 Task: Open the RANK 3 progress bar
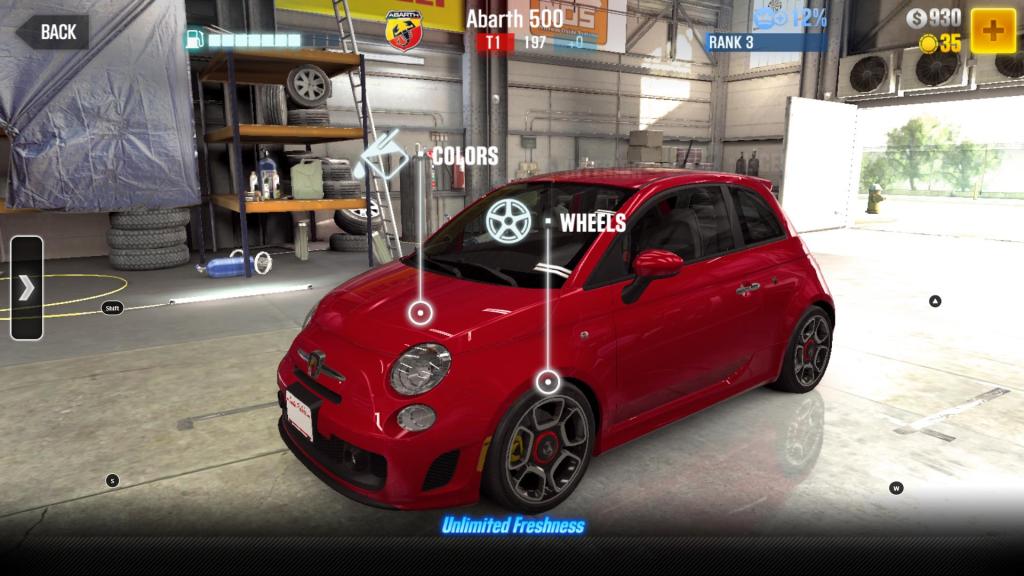[766, 42]
